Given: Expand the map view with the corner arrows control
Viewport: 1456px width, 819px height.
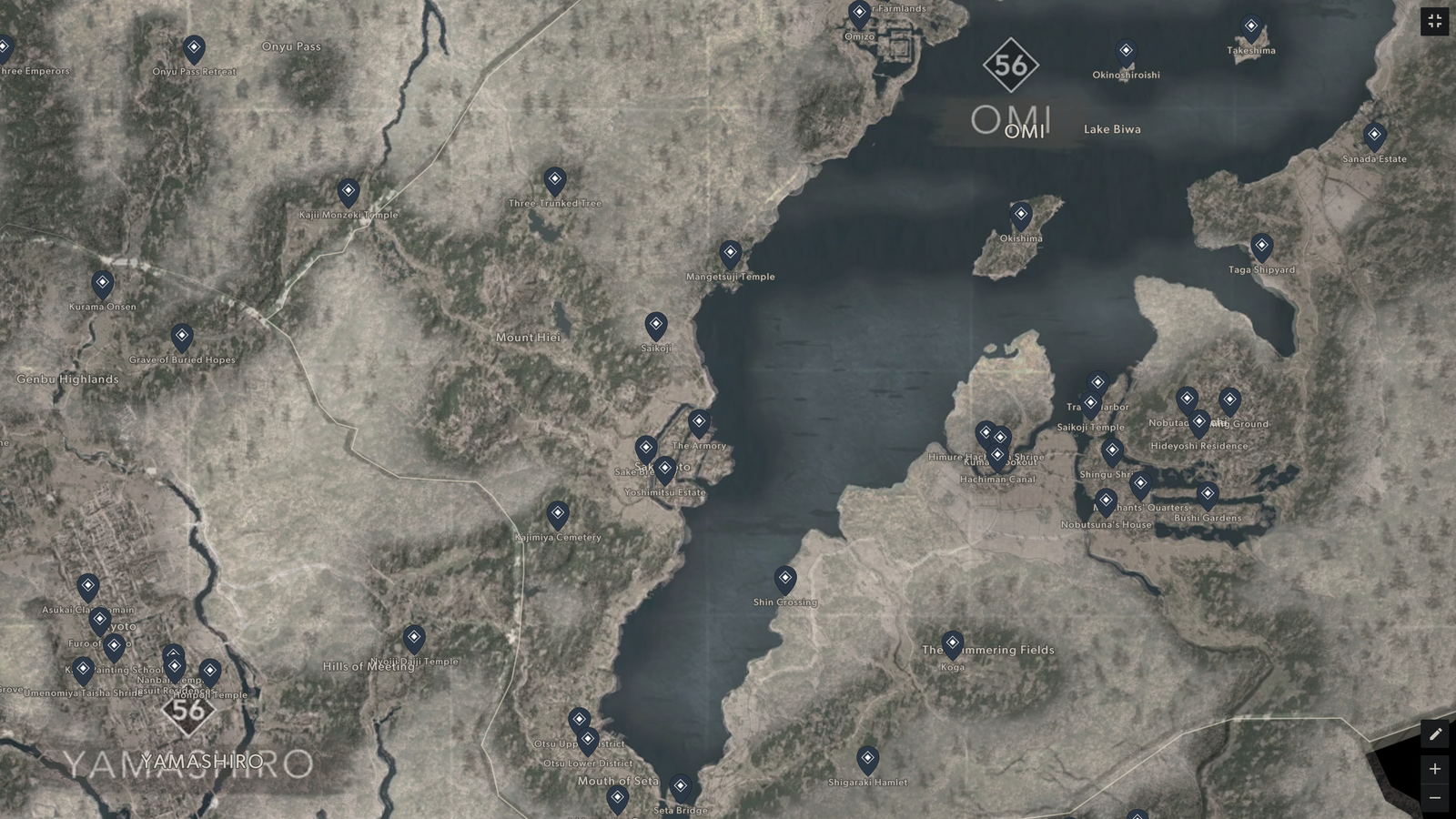Looking at the screenshot, I should pos(1436,20).
